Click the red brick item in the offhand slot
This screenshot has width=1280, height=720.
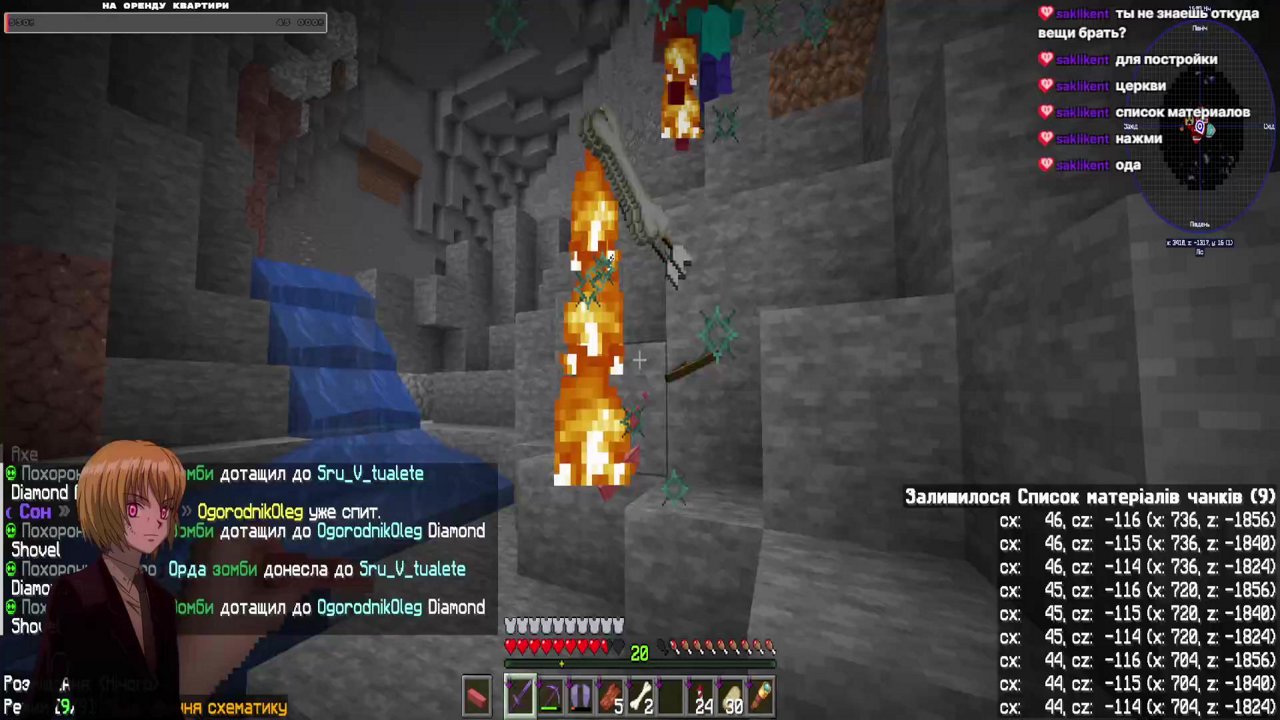click(x=477, y=696)
